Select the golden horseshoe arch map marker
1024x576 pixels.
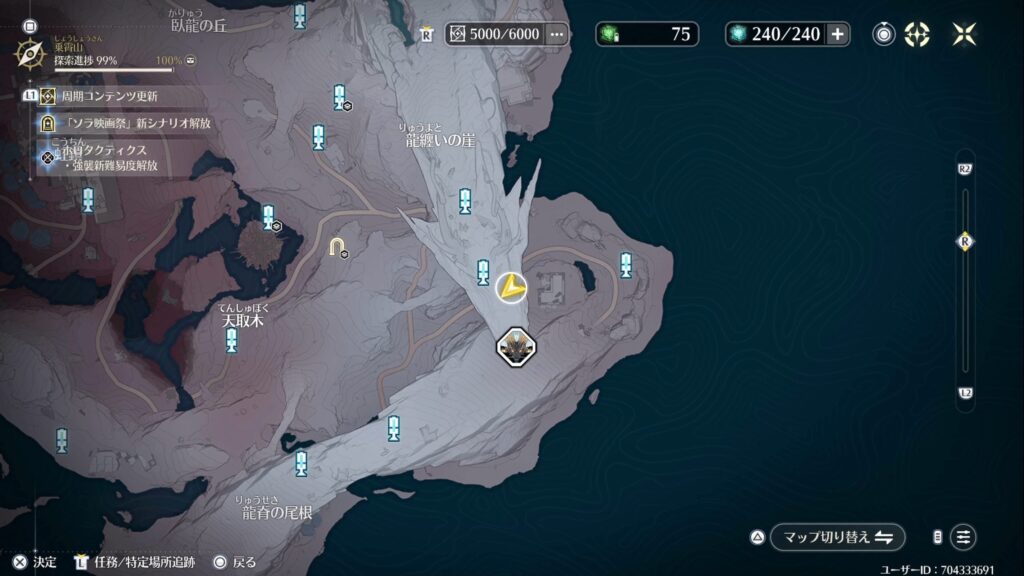pos(337,246)
